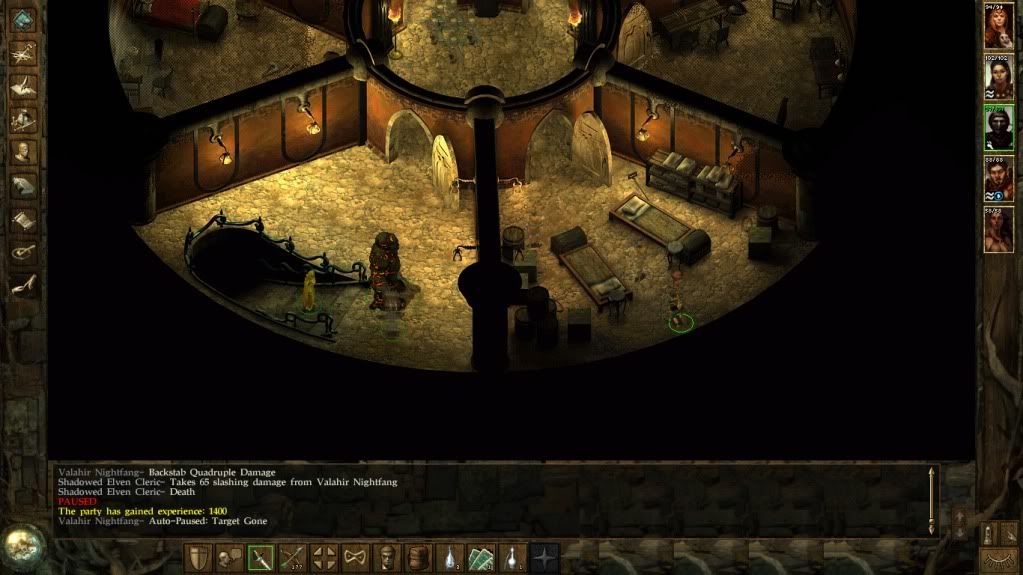Viewport: 1023px width, 575px height.
Task: Open the journal quill-and-book icon
Action: coord(22,88)
